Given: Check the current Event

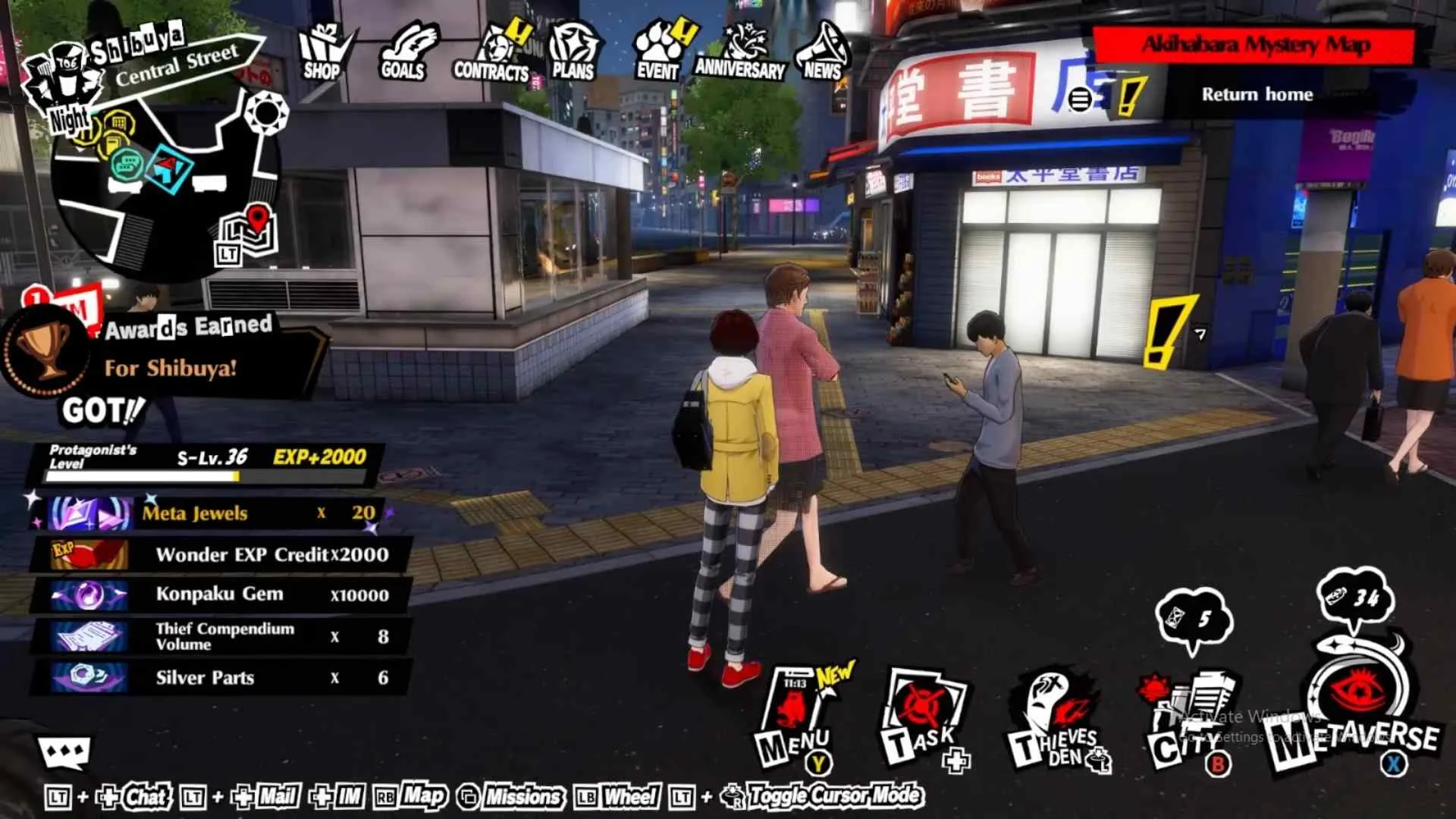Looking at the screenshot, I should [658, 49].
